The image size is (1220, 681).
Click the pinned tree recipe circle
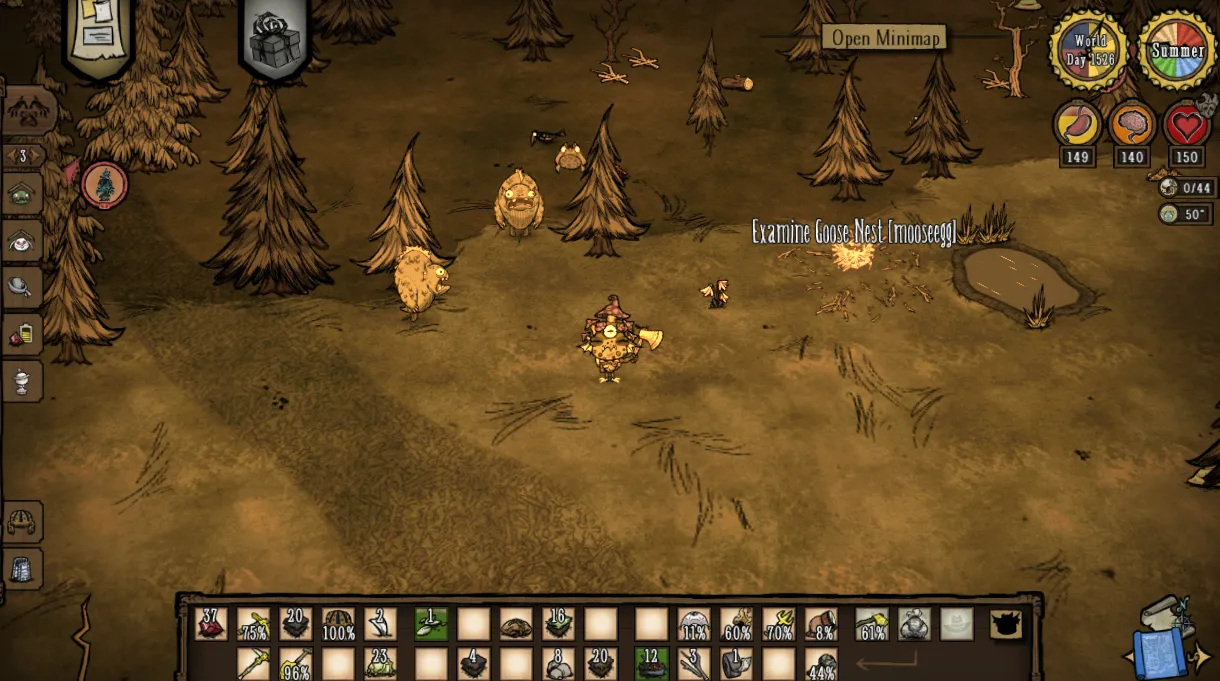click(x=104, y=185)
